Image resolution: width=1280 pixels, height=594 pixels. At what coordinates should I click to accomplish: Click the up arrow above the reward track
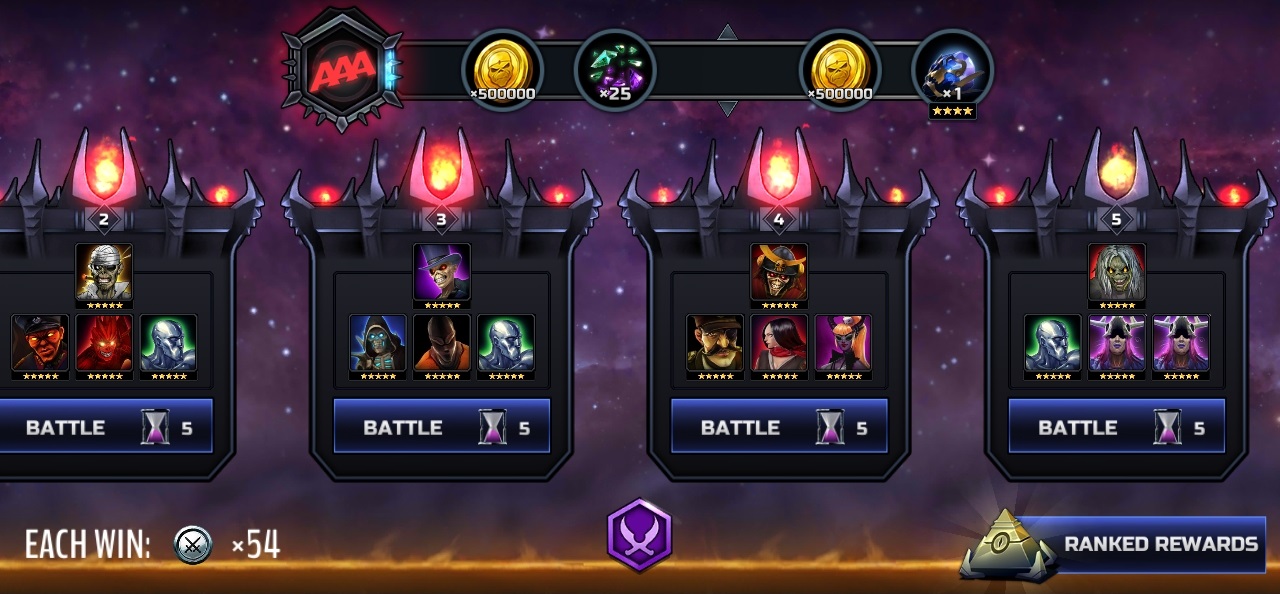727,33
